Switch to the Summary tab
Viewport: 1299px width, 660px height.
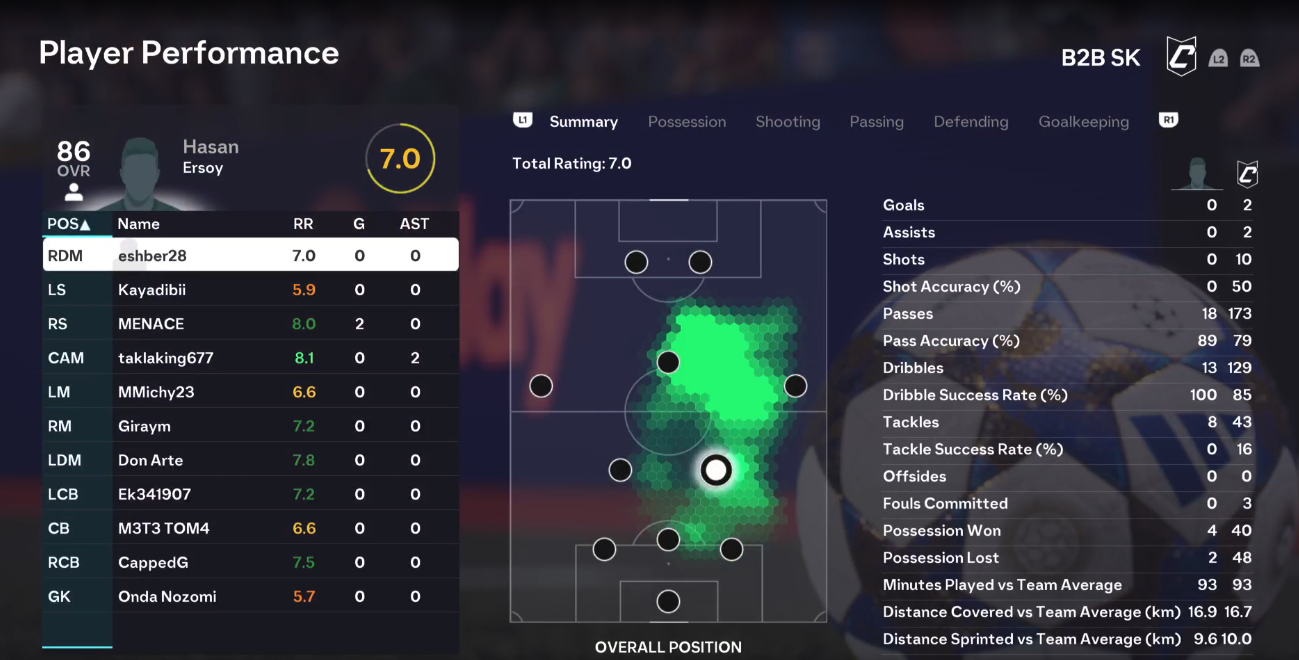[x=583, y=122]
